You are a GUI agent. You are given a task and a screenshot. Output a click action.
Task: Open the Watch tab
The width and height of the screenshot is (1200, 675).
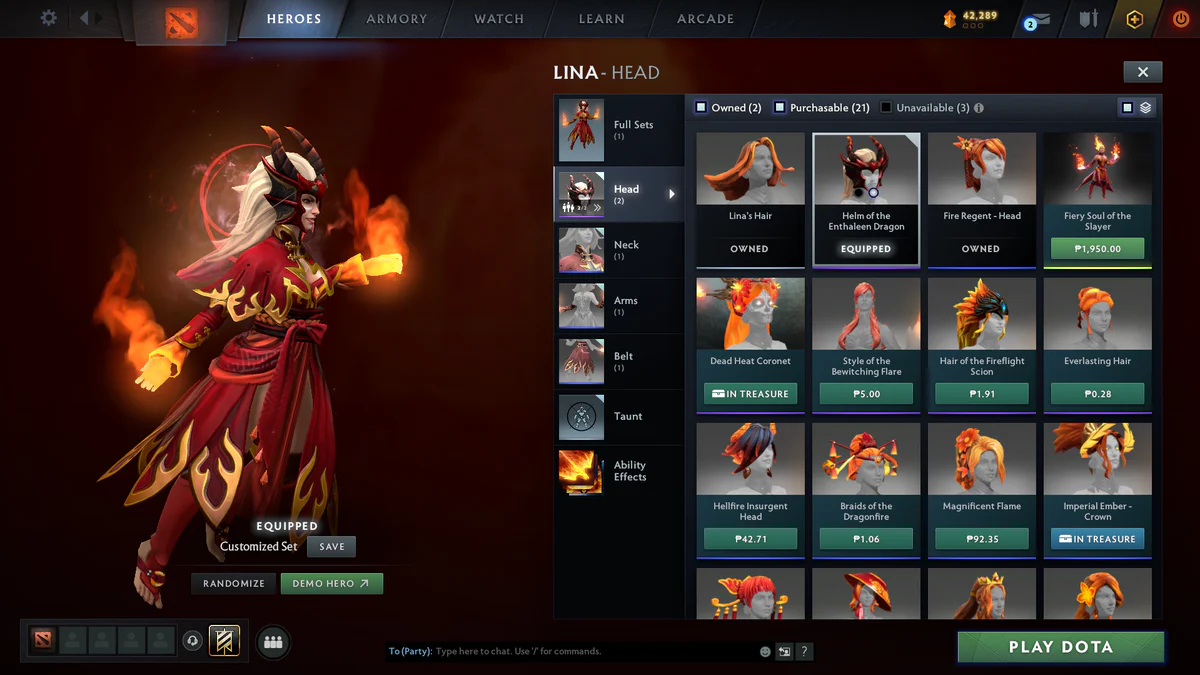point(499,19)
